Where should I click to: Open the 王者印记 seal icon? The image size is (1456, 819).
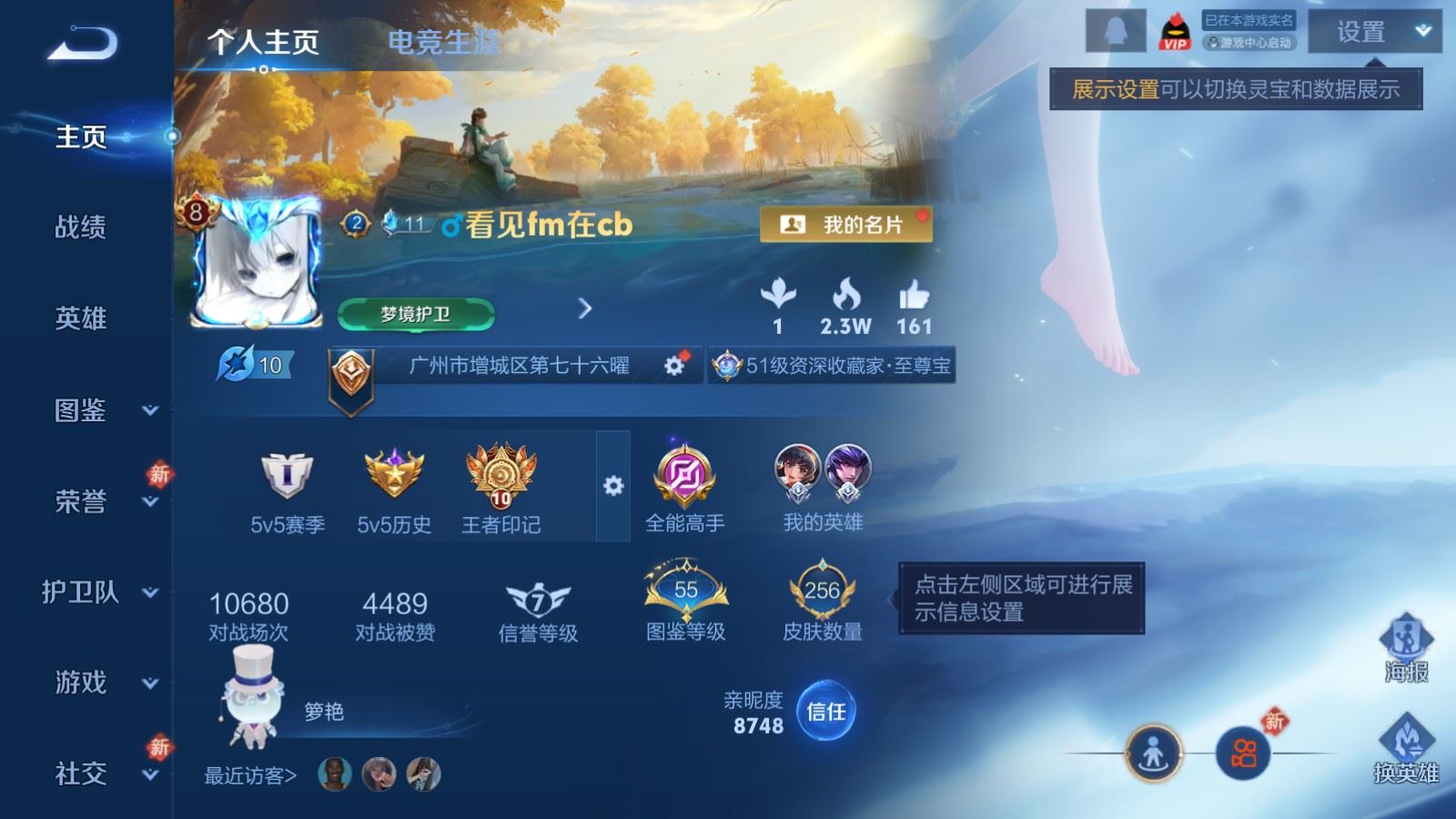[x=501, y=478]
